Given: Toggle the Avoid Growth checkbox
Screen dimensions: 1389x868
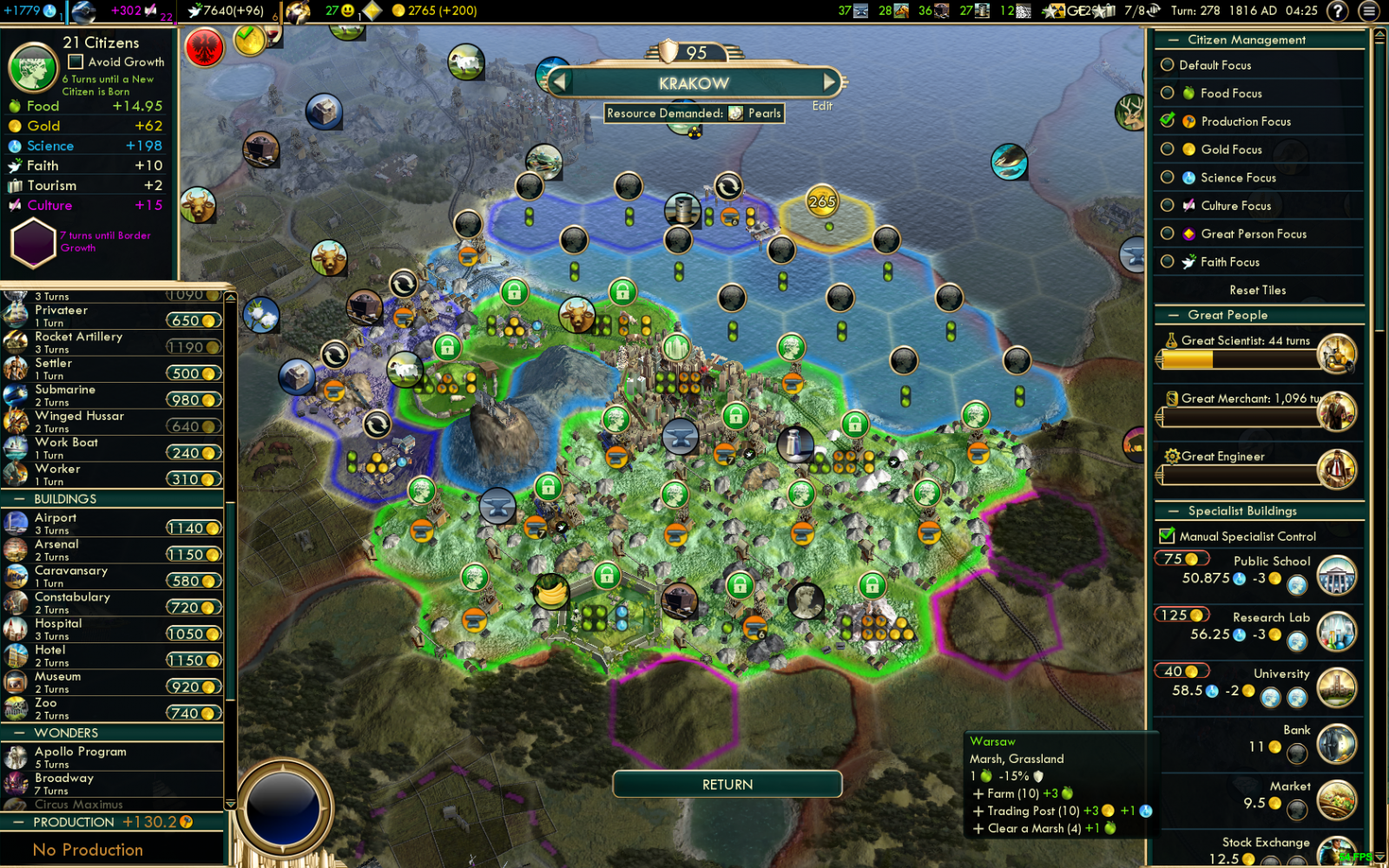Looking at the screenshot, I should pos(76,62).
